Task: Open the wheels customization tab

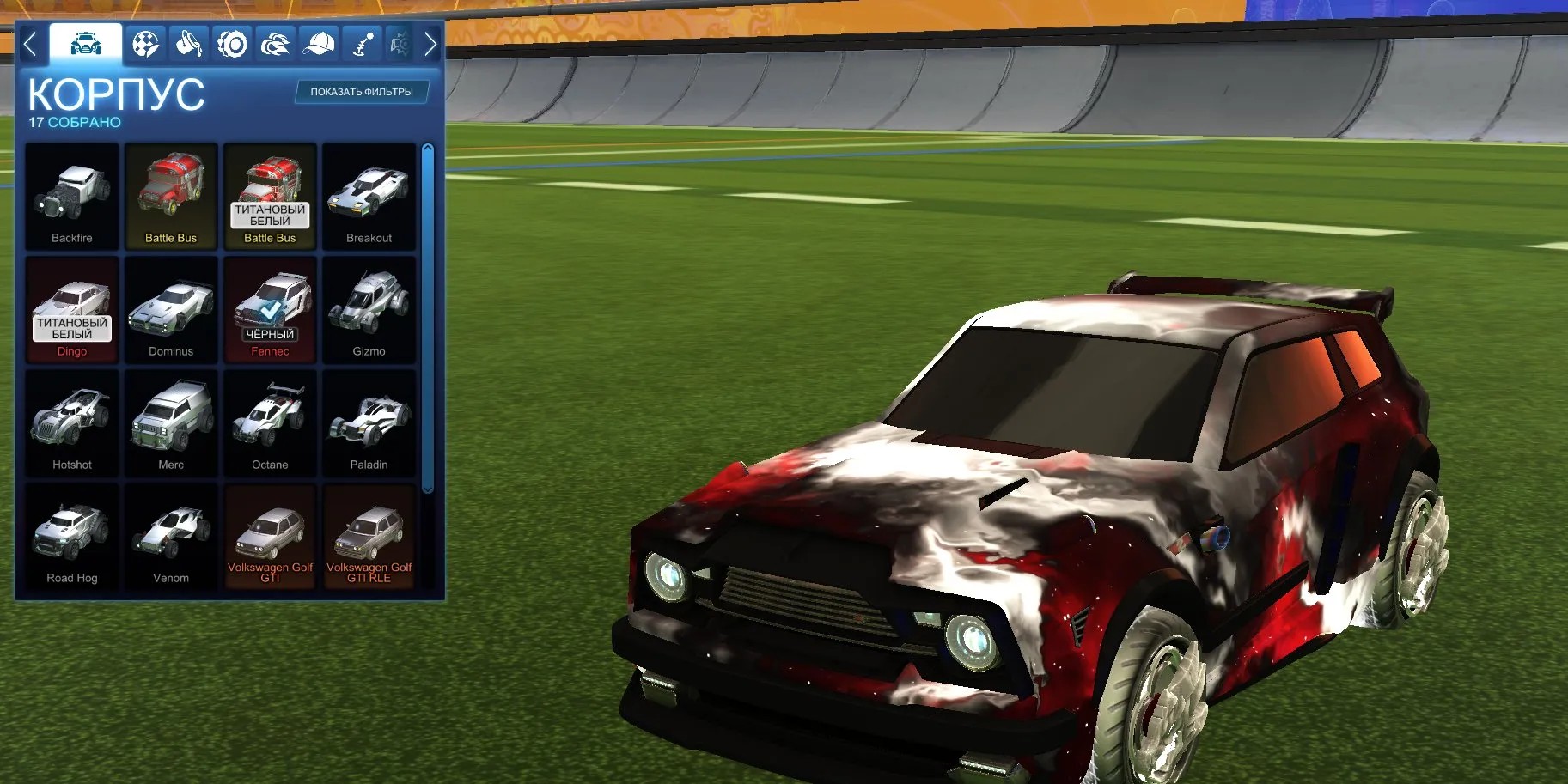Action: [232, 42]
